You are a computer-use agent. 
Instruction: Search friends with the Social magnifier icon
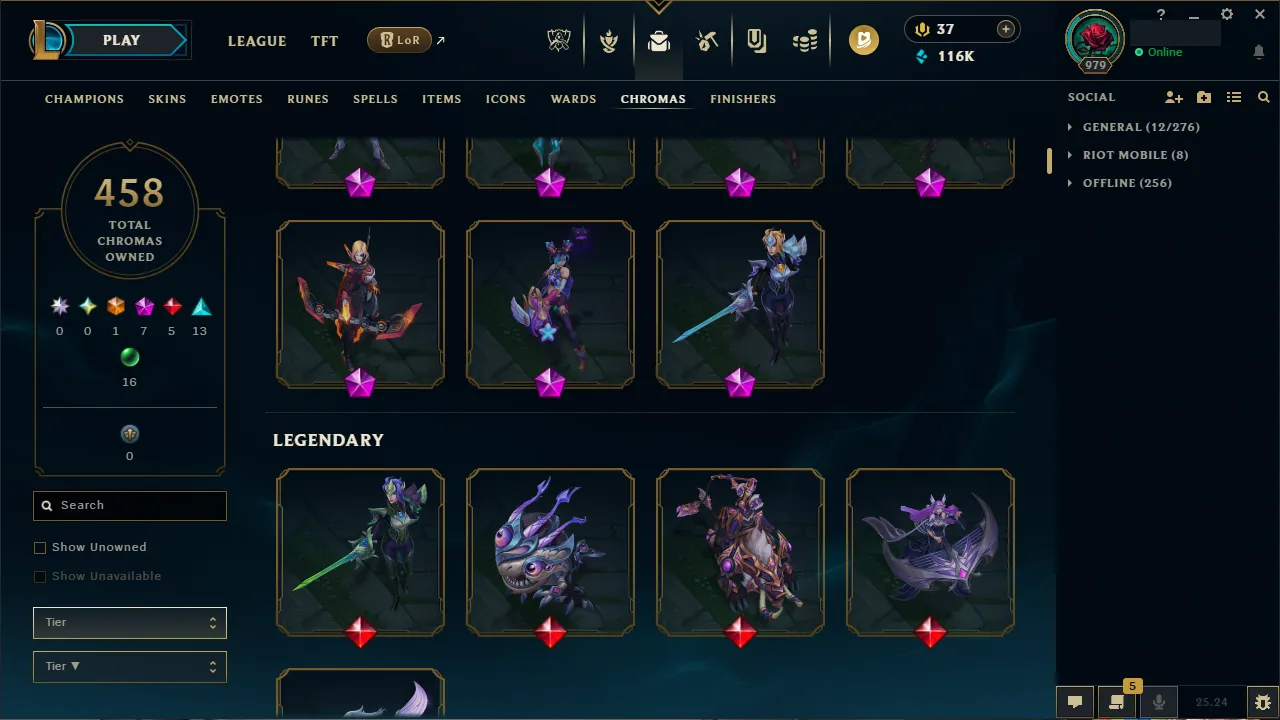point(1263,97)
